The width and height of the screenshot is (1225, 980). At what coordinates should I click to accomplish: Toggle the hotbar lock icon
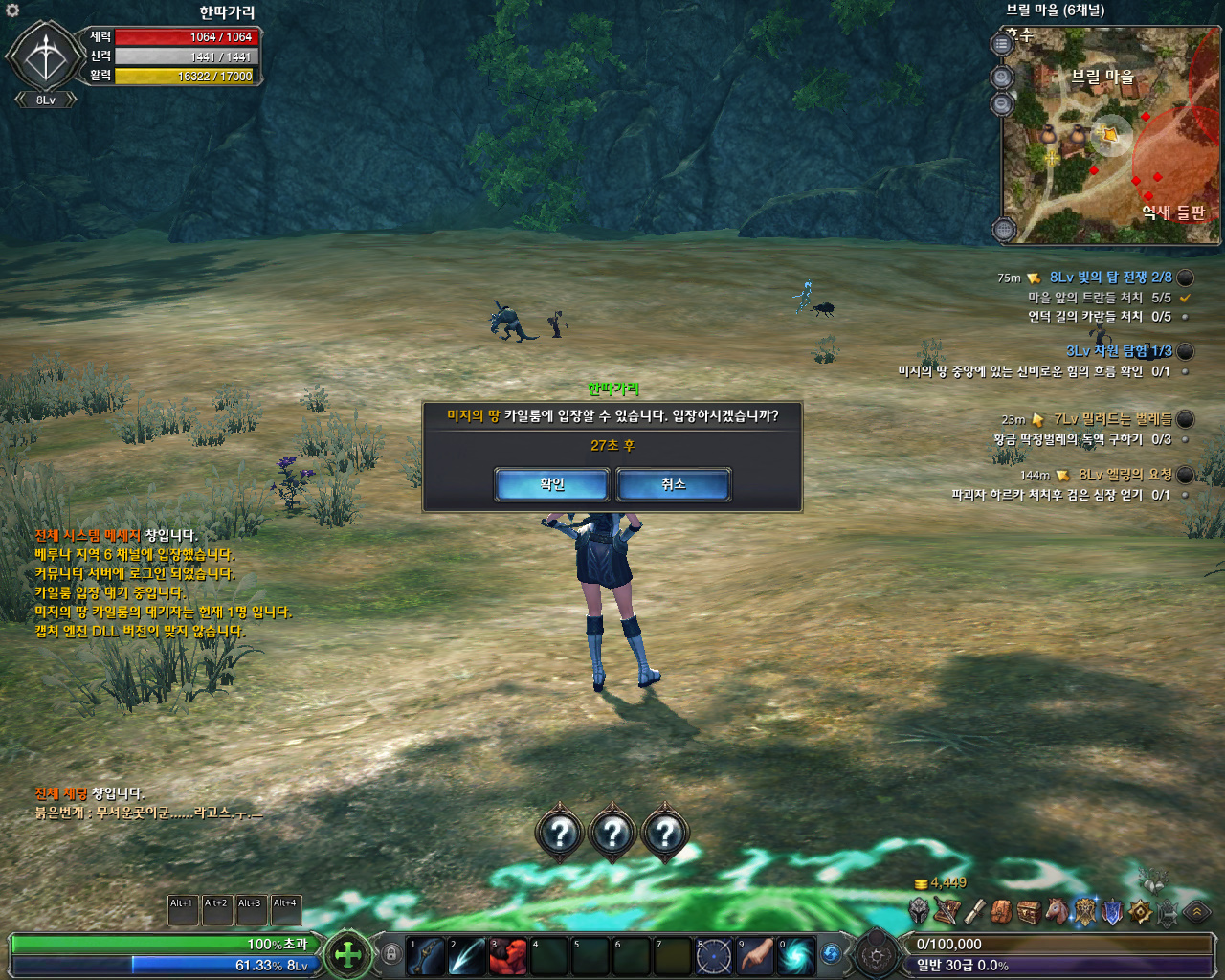(x=390, y=953)
